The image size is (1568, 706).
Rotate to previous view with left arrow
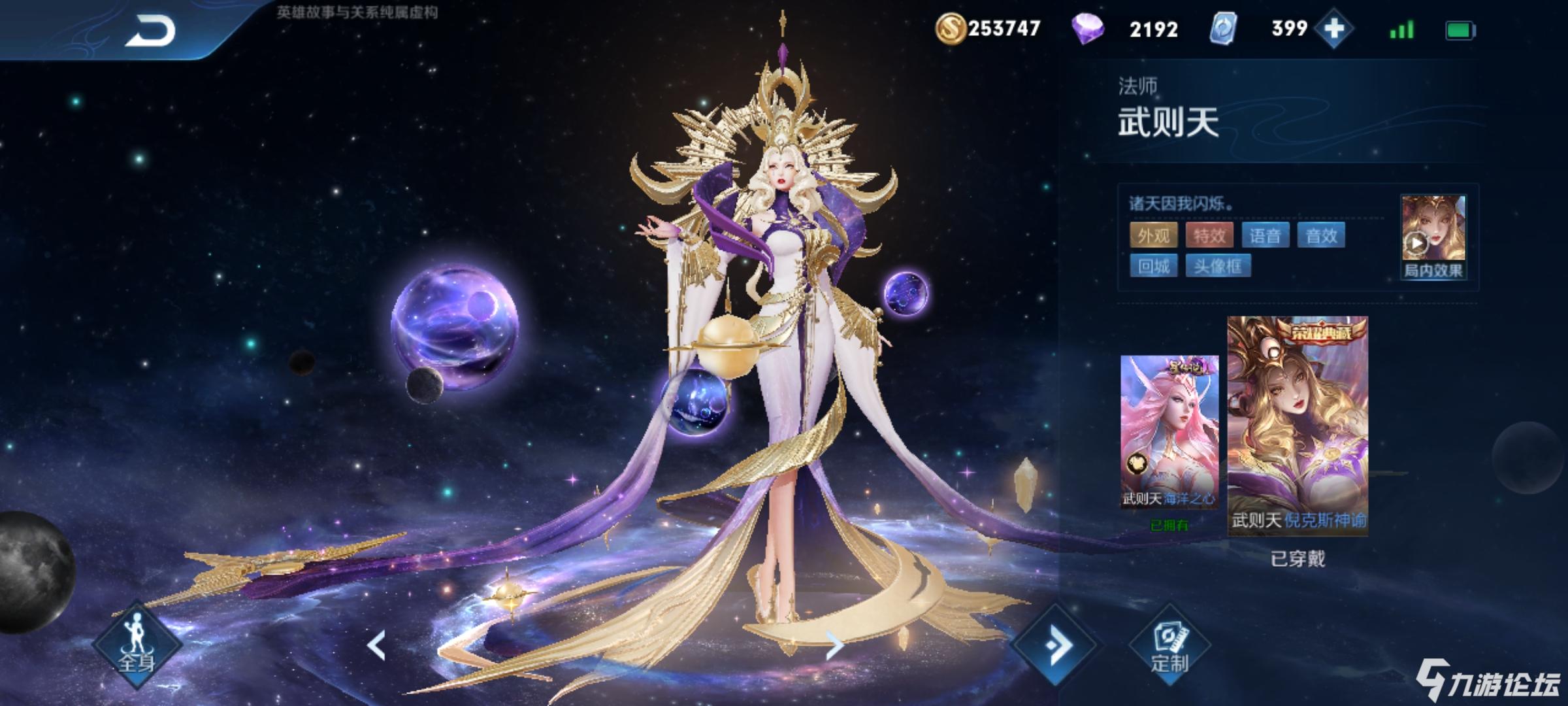tap(376, 646)
